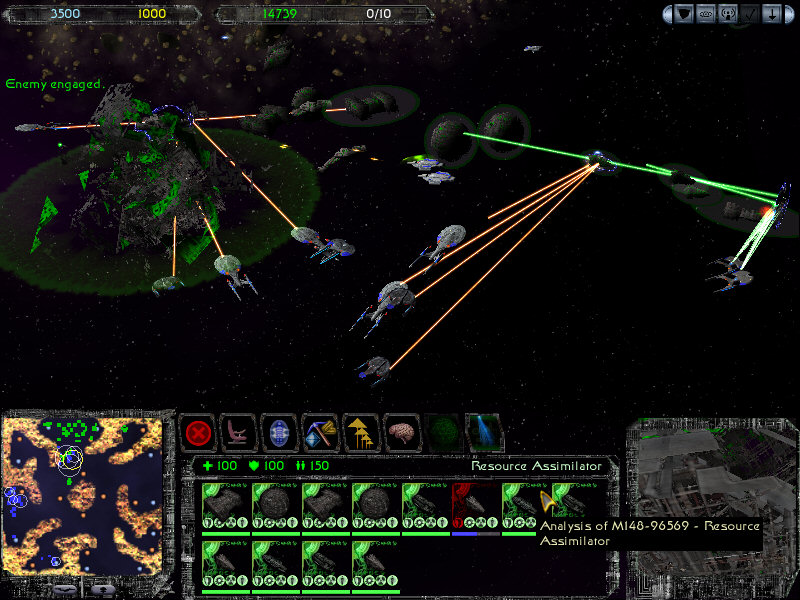Open the communications antenna button
Viewport: 800px width, 600px height.
point(731,14)
